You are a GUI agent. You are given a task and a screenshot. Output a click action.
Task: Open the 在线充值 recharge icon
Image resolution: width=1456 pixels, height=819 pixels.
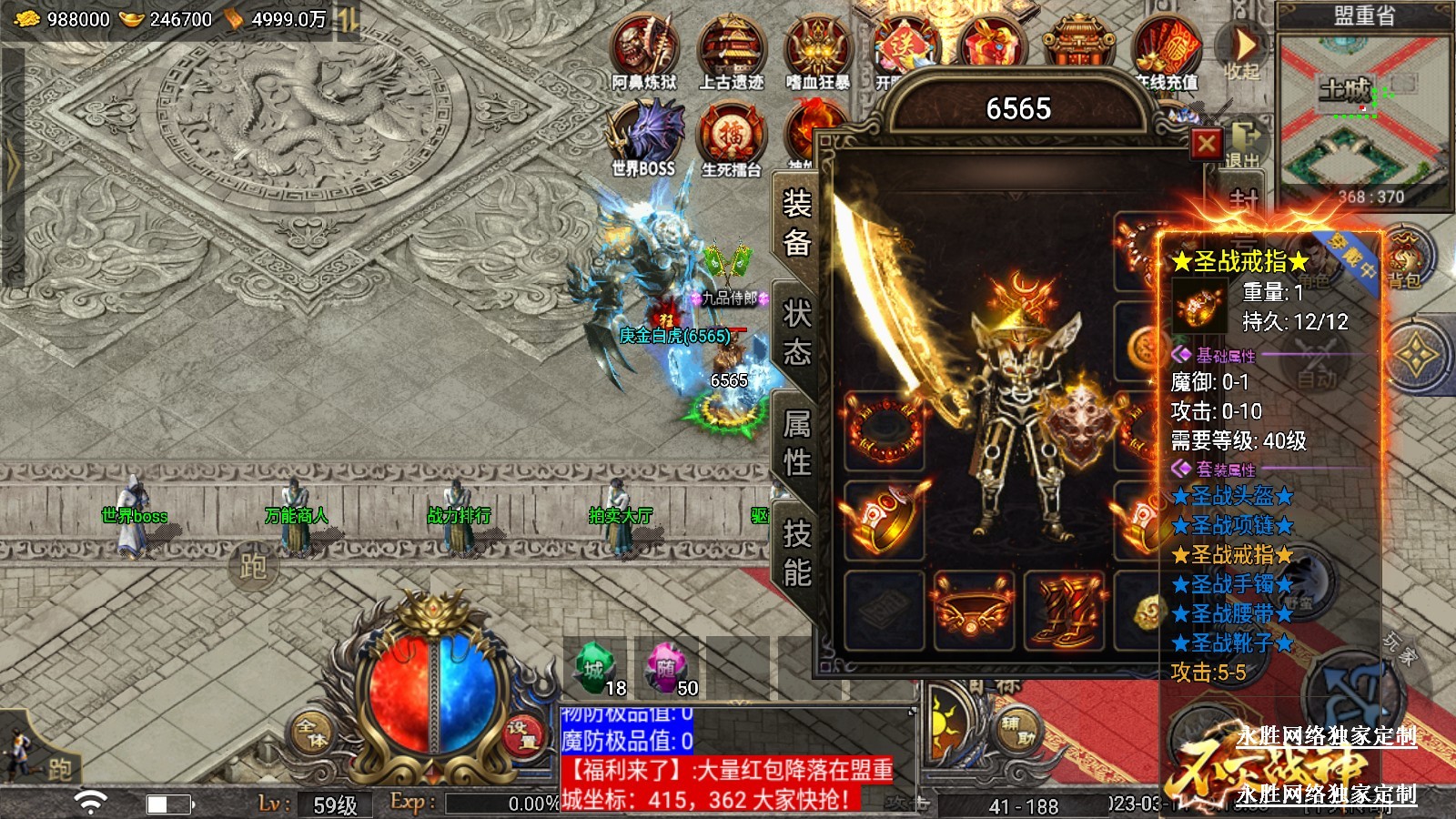tap(1166, 50)
